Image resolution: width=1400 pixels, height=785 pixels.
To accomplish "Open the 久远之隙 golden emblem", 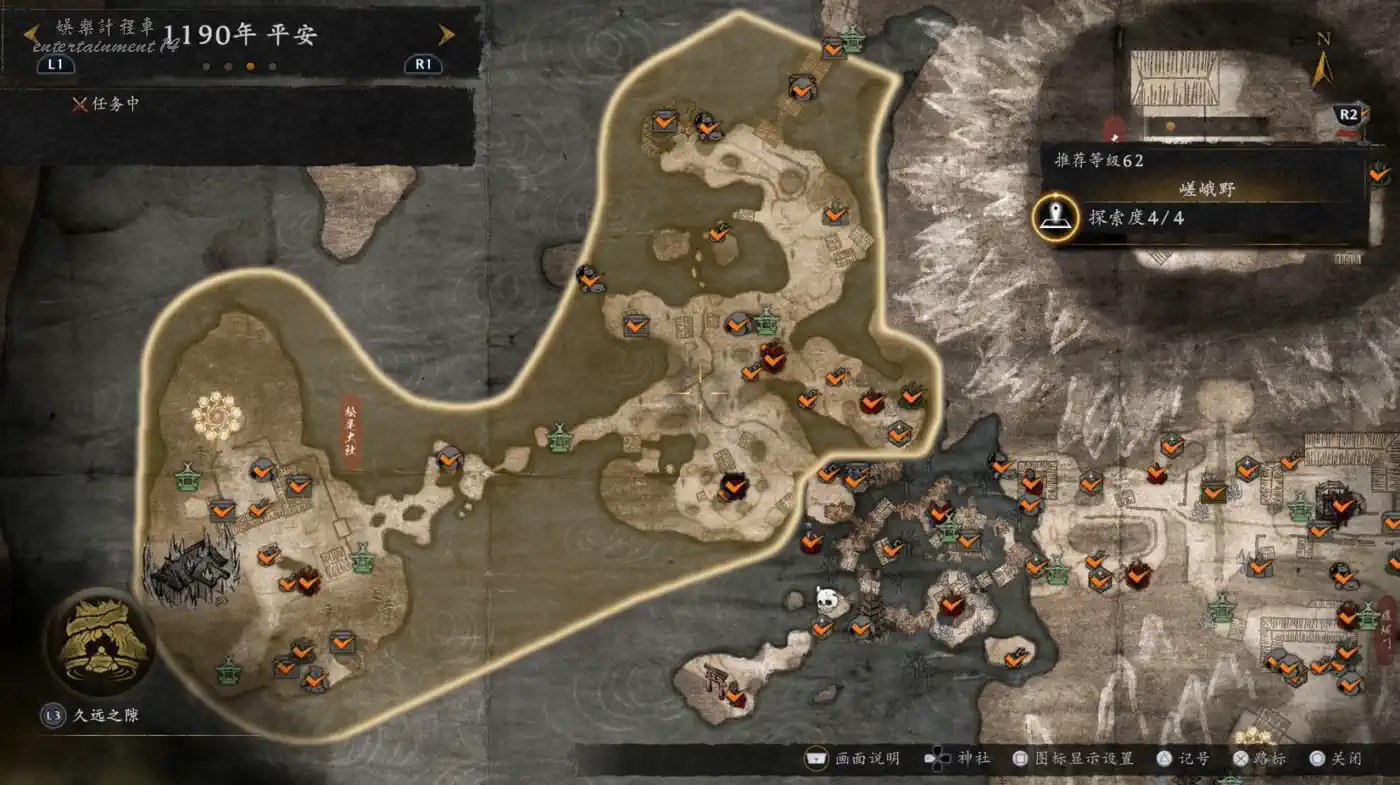I will pyautogui.click(x=99, y=642).
